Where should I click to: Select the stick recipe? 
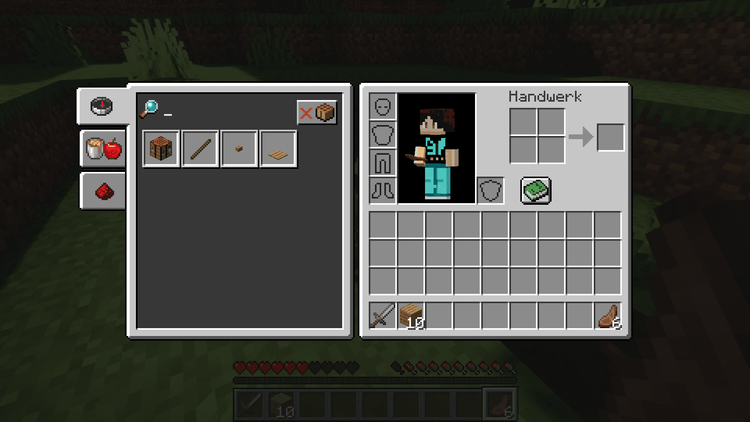(200, 149)
